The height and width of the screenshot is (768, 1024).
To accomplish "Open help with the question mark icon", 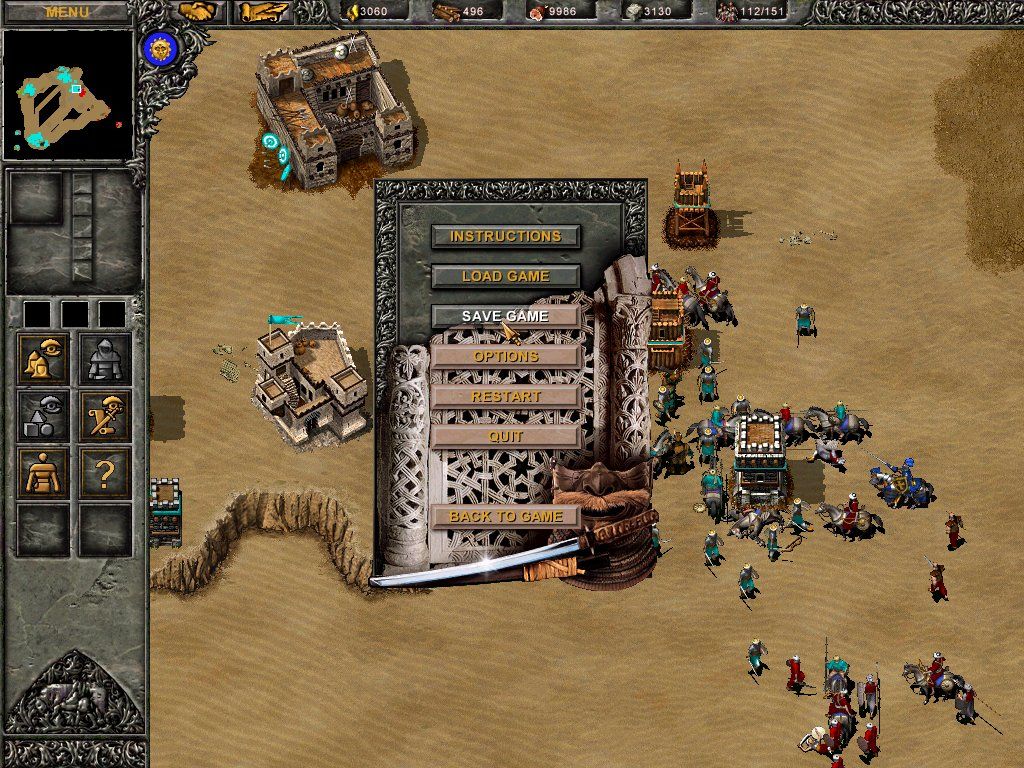I will tap(105, 473).
